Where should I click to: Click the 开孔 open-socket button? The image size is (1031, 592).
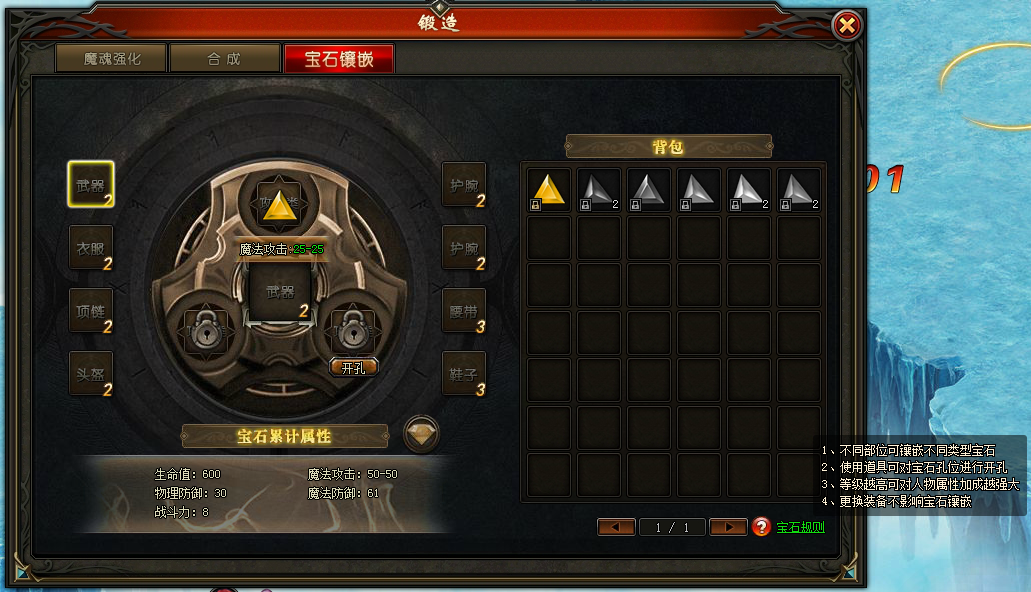tap(354, 367)
